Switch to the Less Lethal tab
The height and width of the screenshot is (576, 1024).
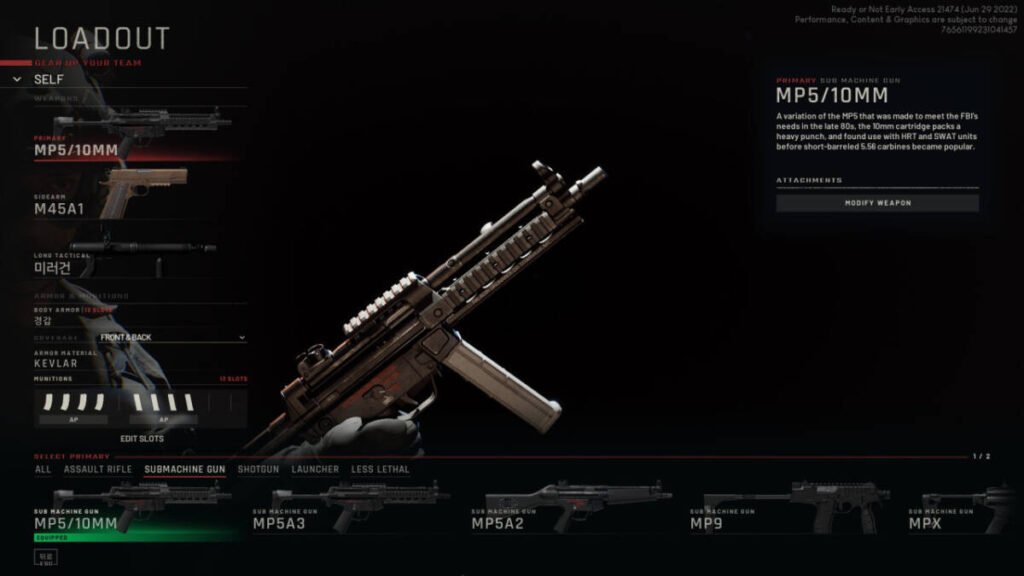pyautogui.click(x=380, y=469)
